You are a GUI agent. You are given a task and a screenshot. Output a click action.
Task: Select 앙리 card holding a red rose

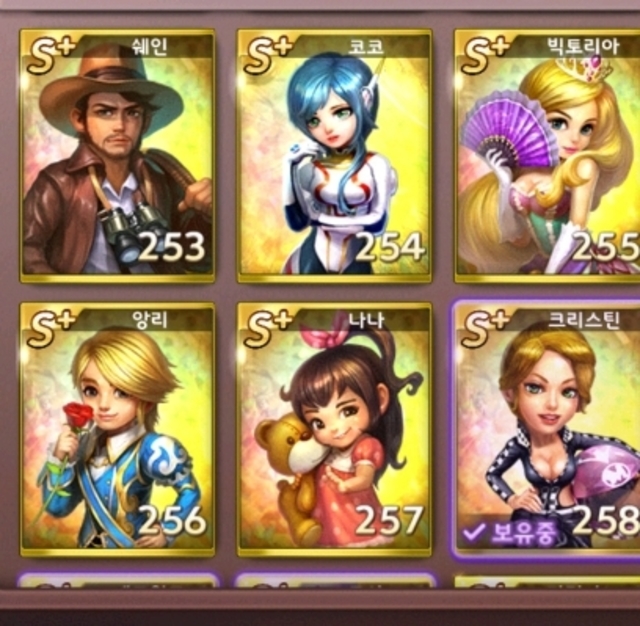pos(117,430)
